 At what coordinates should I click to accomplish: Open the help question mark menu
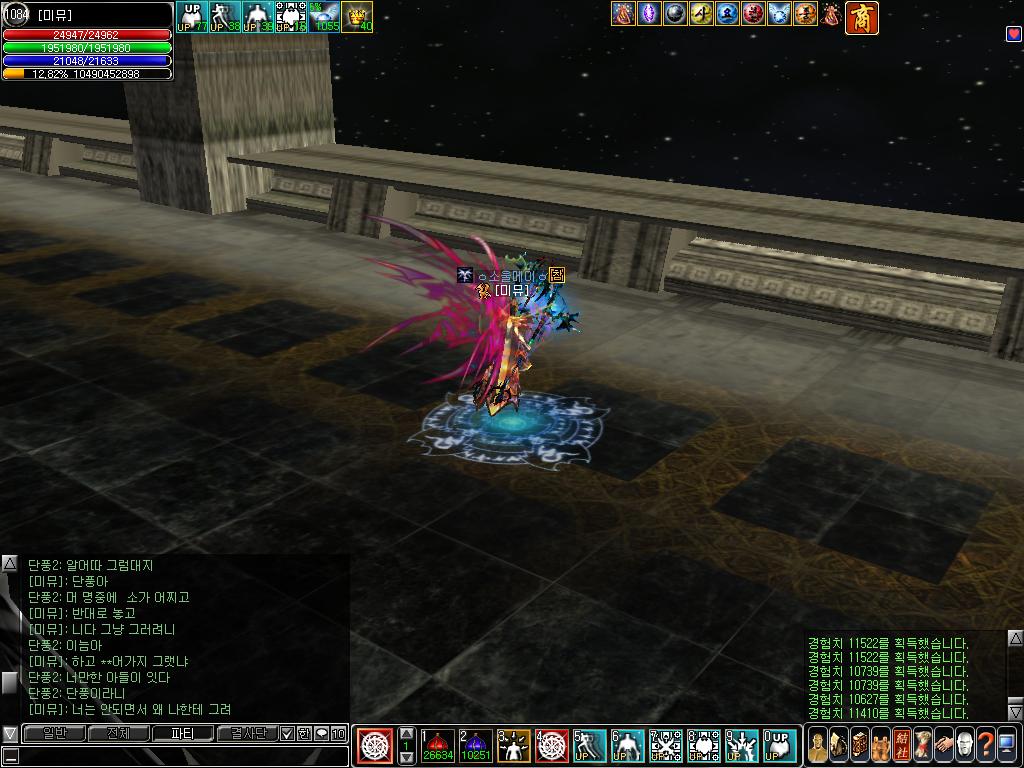coord(986,746)
